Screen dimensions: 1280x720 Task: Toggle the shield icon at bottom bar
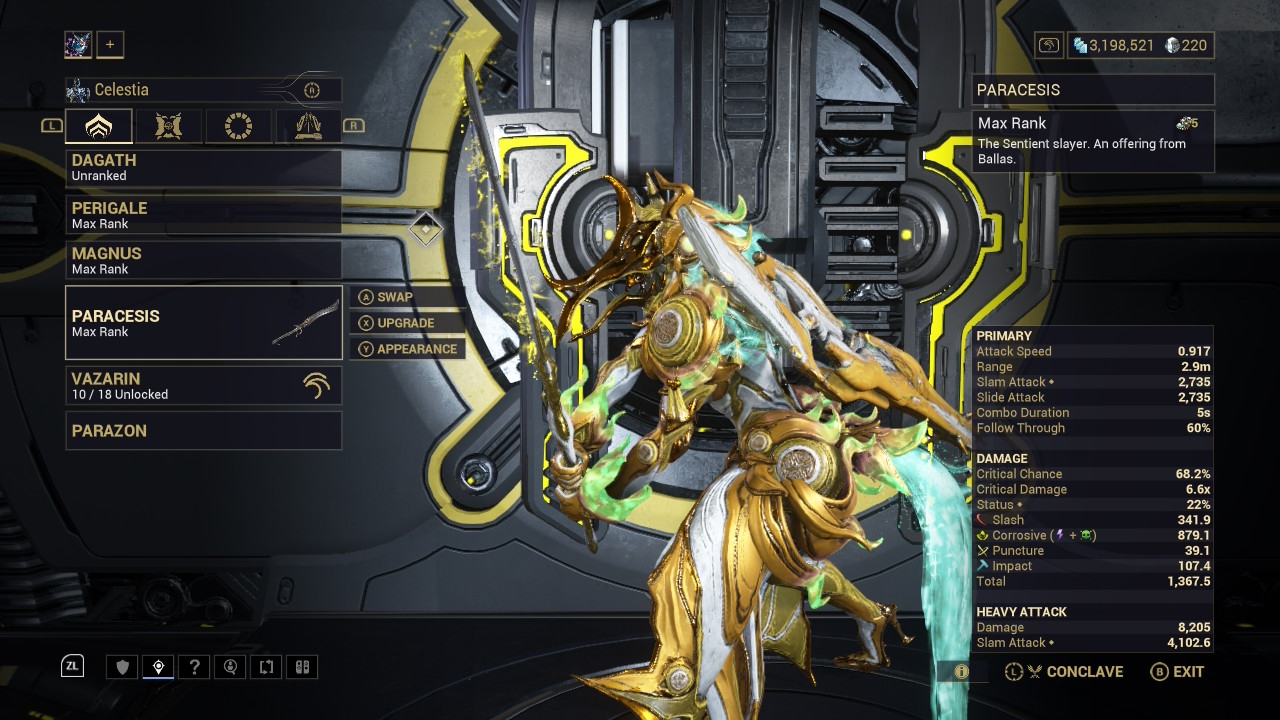pos(123,667)
